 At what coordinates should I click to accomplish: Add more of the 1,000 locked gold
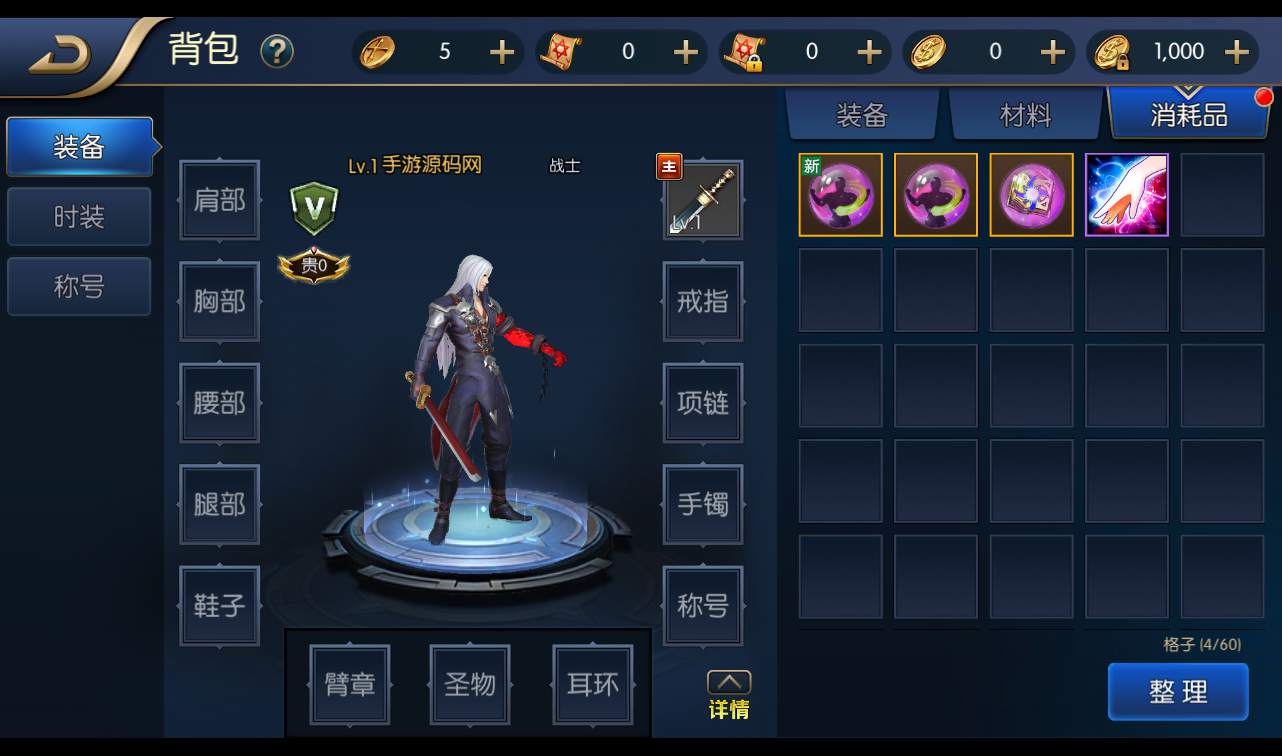1237,52
